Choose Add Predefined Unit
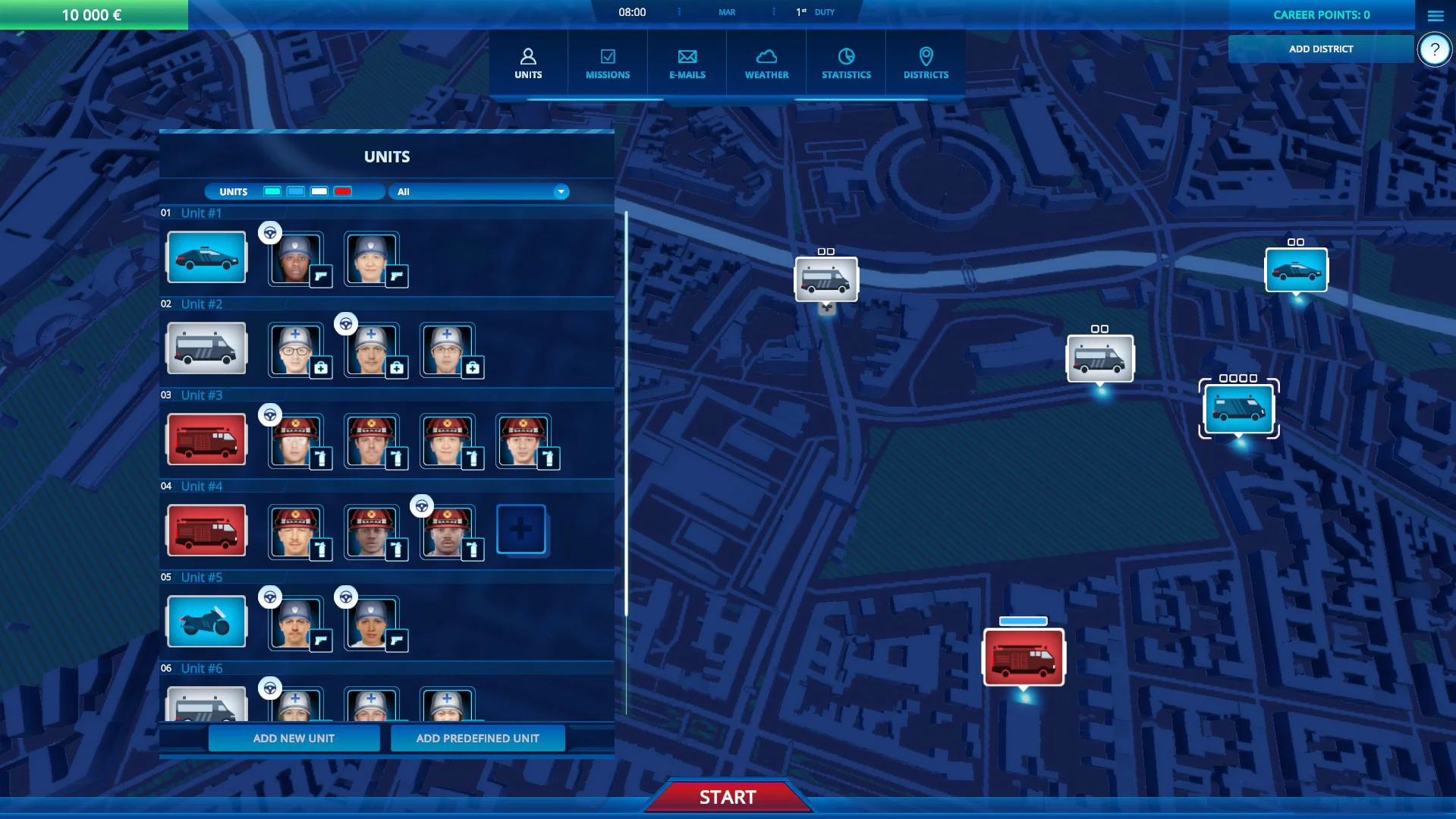The width and height of the screenshot is (1456, 819). (x=477, y=738)
